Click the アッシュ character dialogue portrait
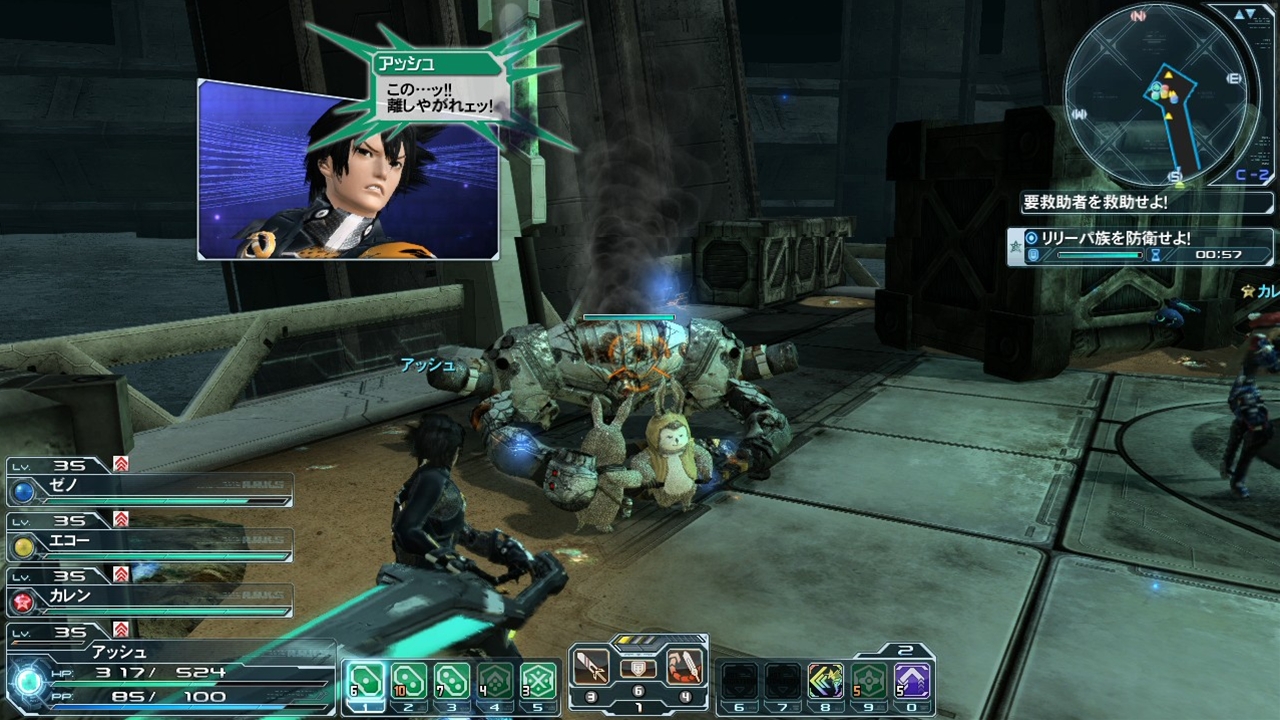Image resolution: width=1280 pixels, height=720 pixels. [x=348, y=172]
